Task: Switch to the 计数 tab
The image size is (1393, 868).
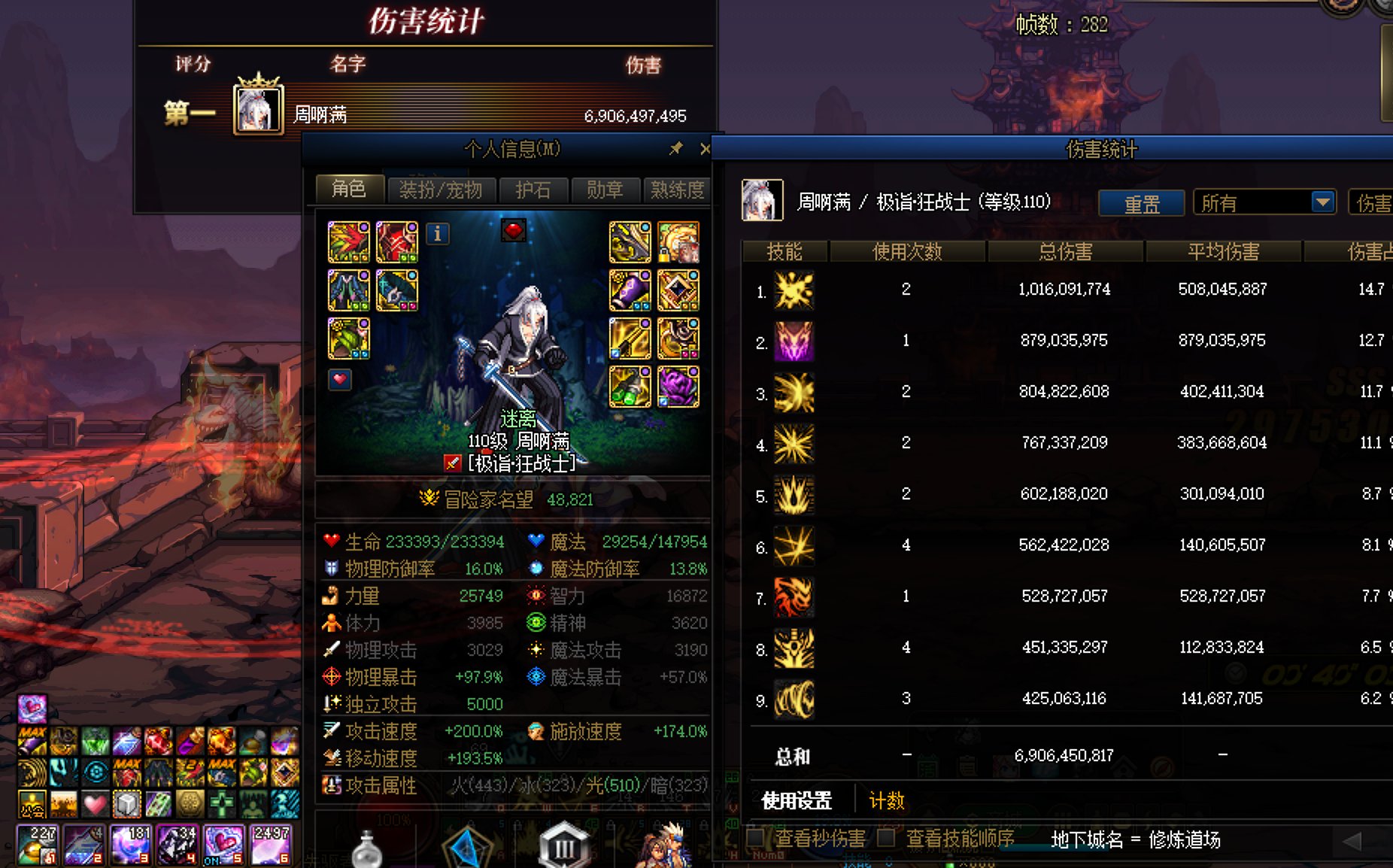Action: [x=888, y=801]
